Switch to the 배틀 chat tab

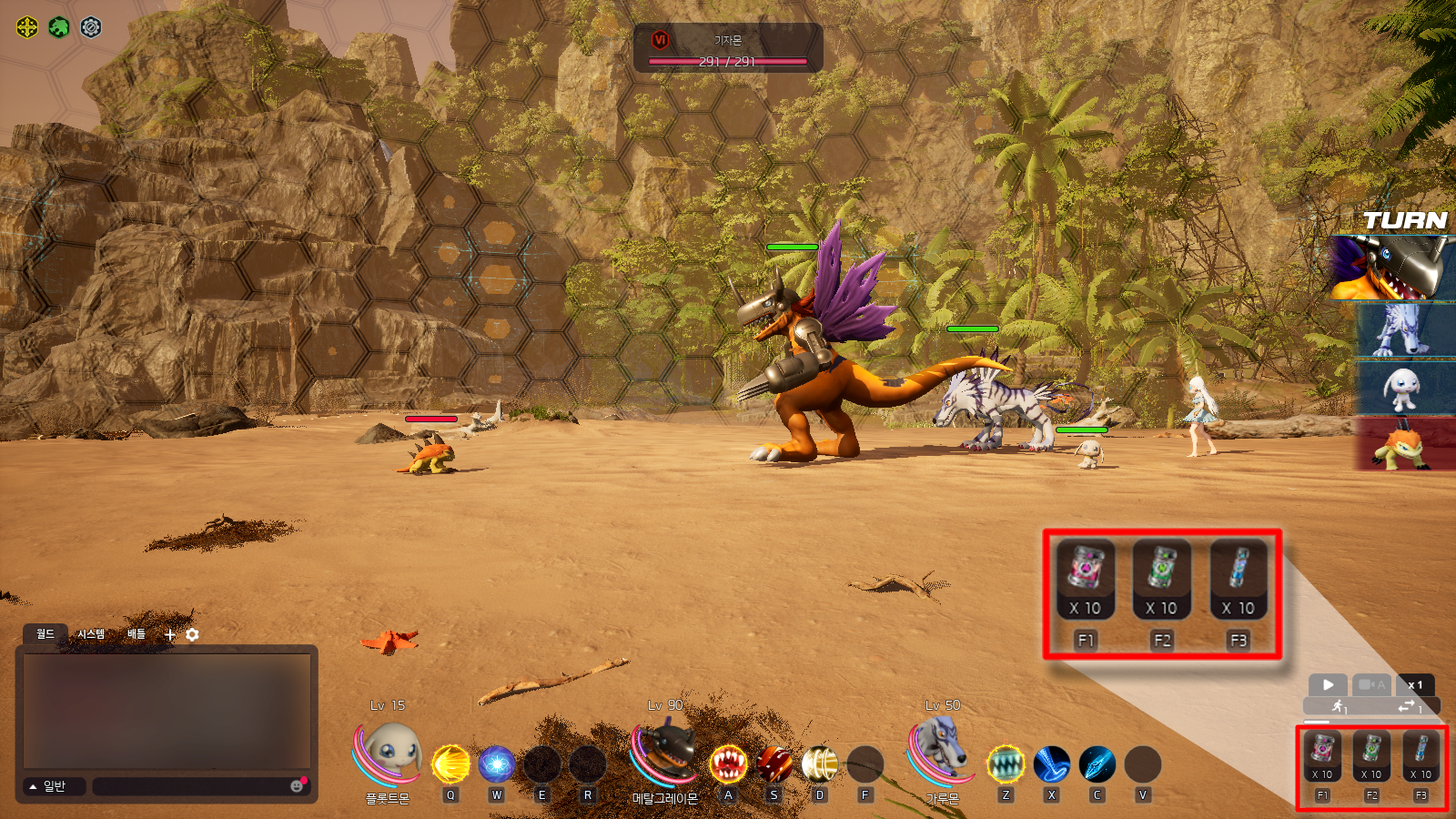[x=136, y=634]
